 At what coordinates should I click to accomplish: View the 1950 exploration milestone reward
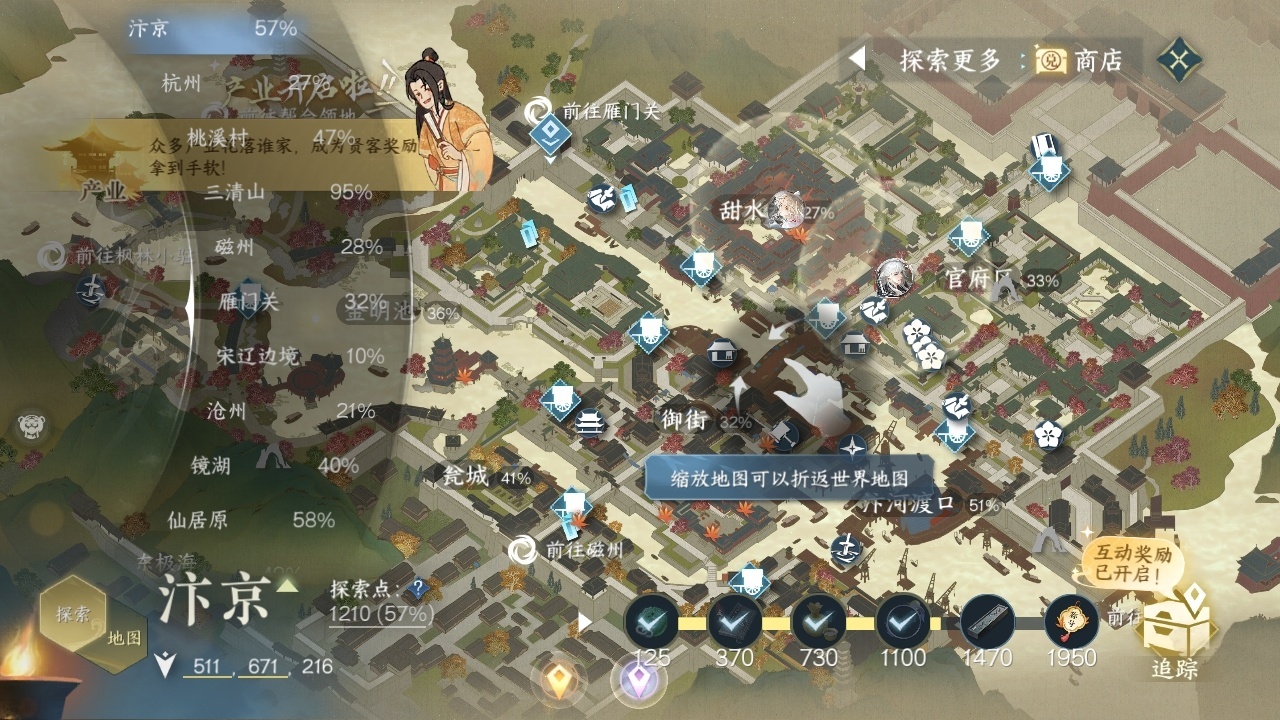pos(1071,622)
